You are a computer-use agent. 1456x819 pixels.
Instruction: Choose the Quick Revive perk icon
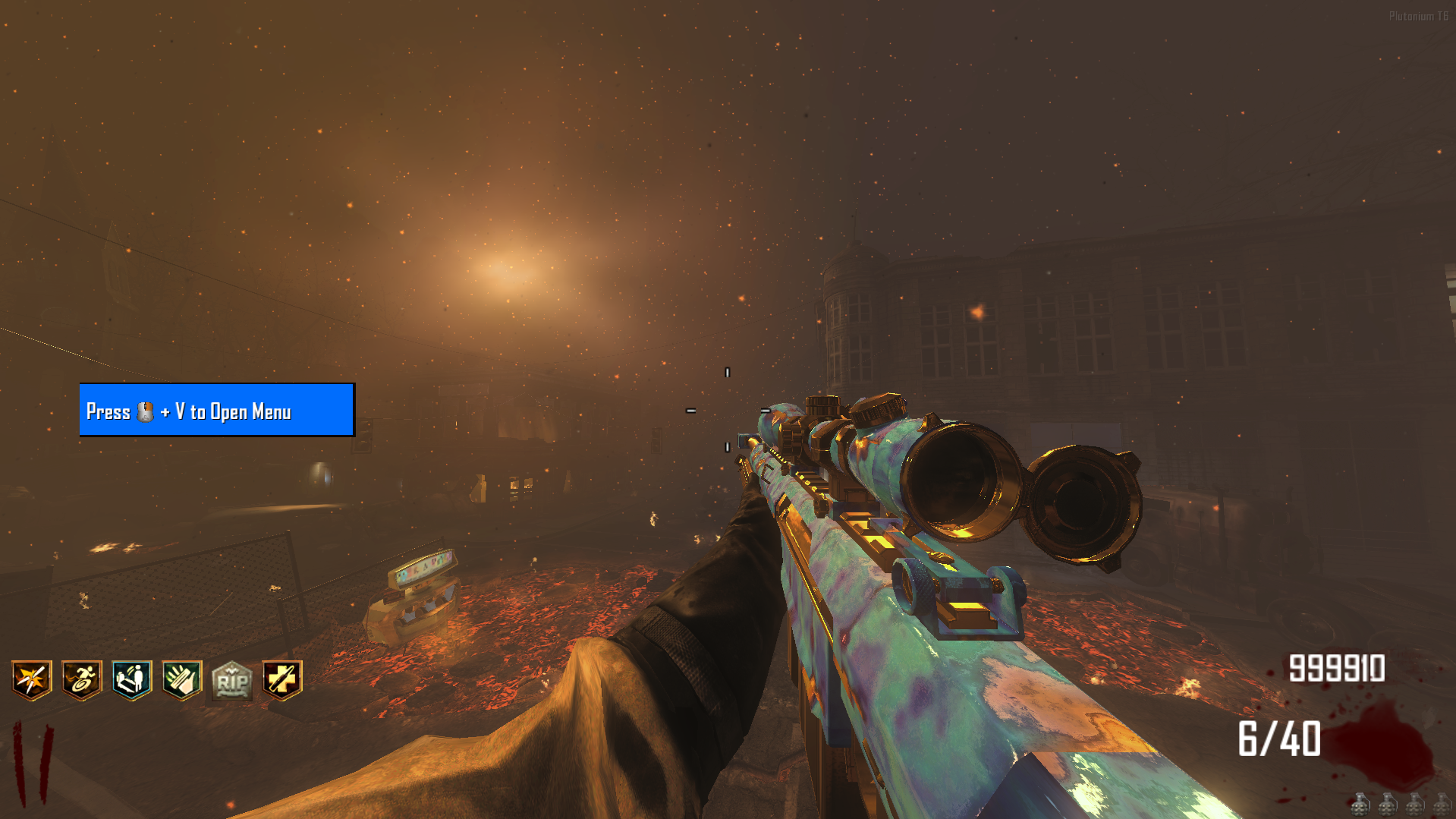(x=132, y=679)
